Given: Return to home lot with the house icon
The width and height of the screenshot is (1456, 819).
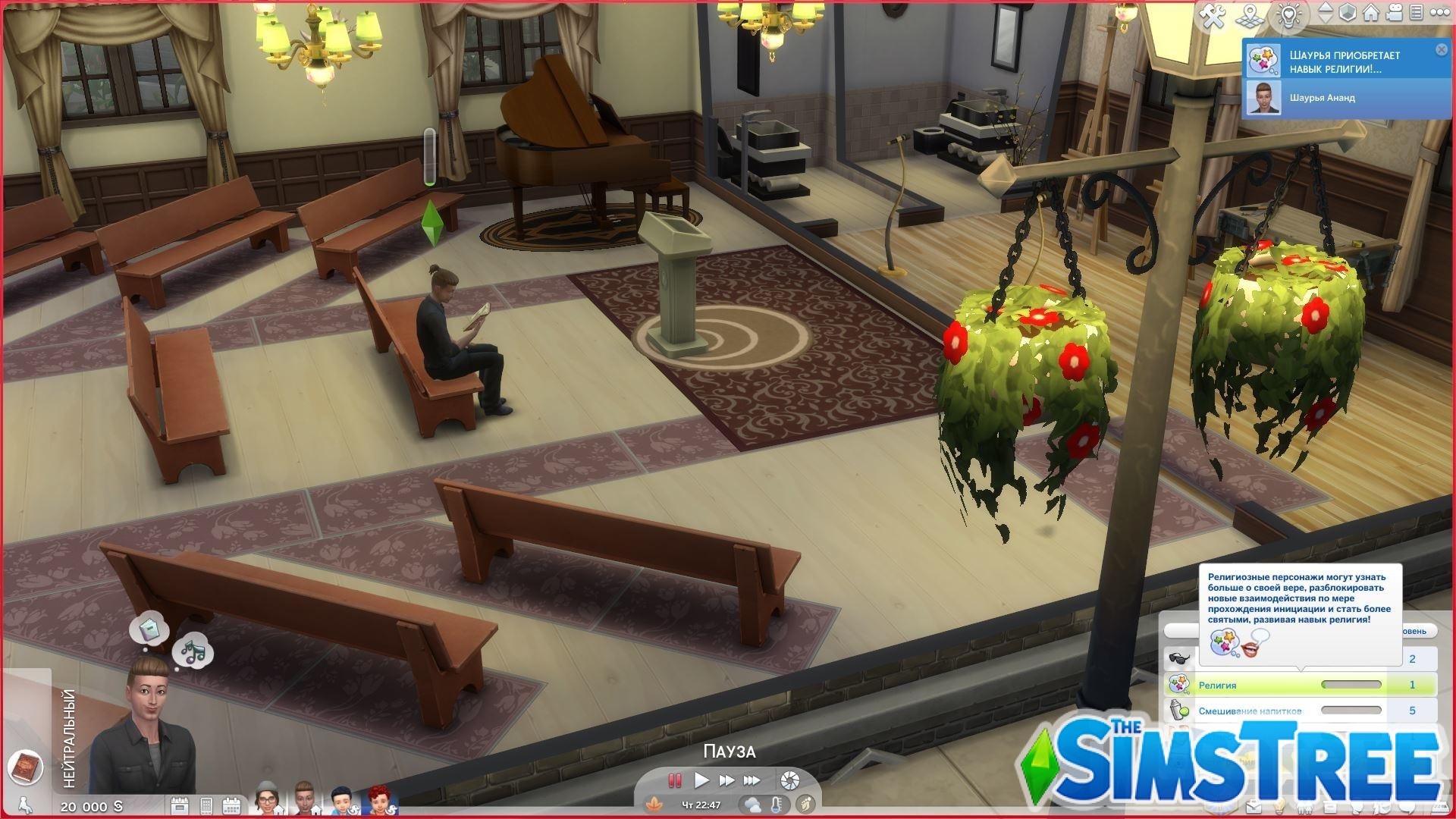Looking at the screenshot, I should point(1370,13).
